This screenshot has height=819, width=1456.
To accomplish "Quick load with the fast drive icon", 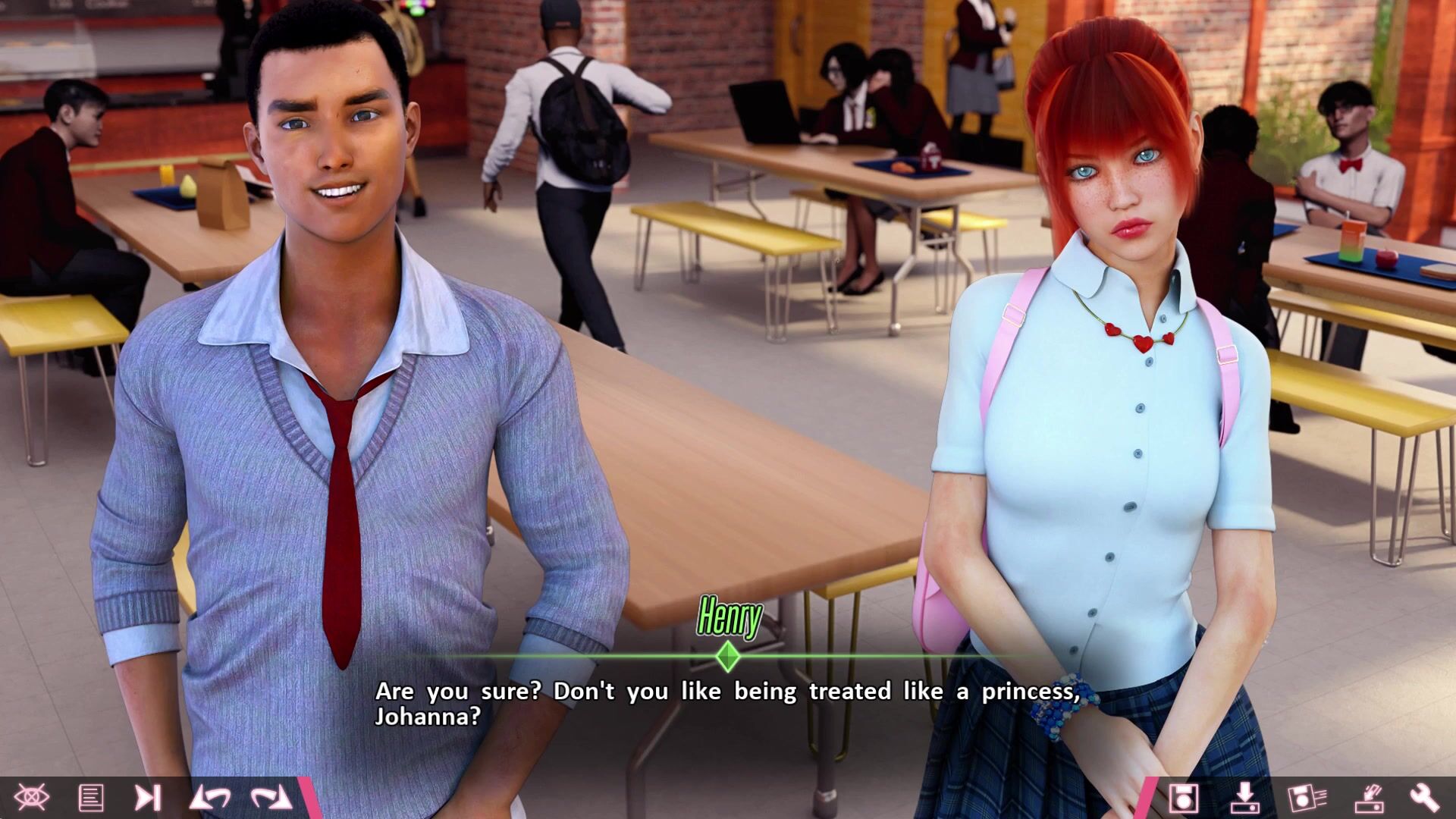I will click(1368, 798).
